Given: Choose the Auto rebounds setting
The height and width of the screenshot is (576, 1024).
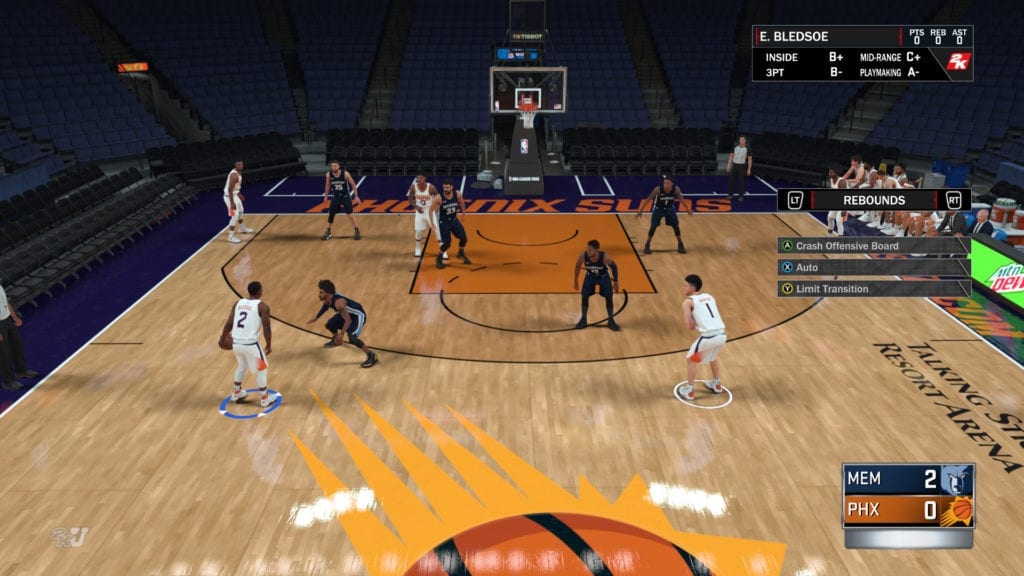Looking at the screenshot, I should (806, 268).
